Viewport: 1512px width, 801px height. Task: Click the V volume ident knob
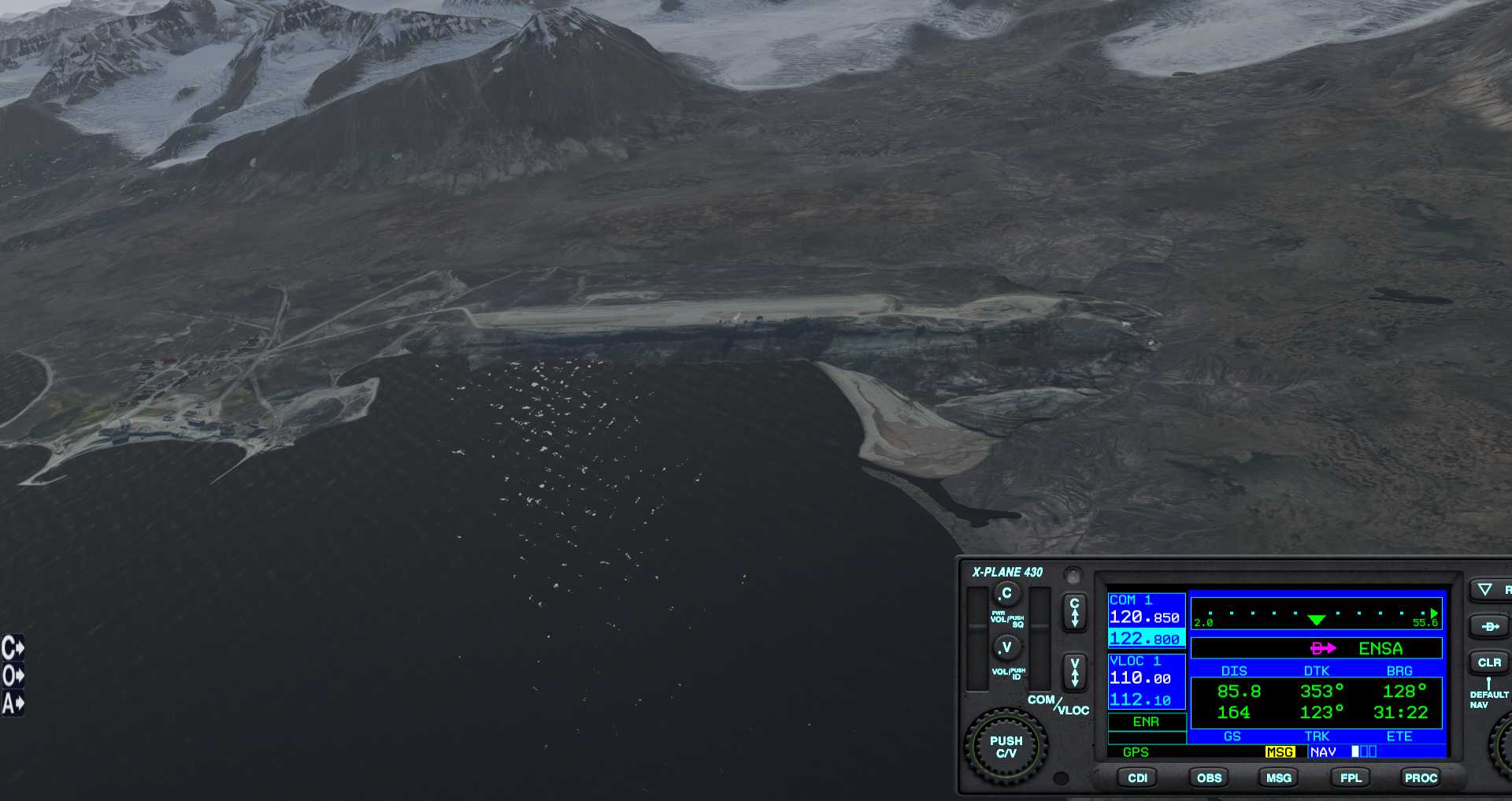1006,647
